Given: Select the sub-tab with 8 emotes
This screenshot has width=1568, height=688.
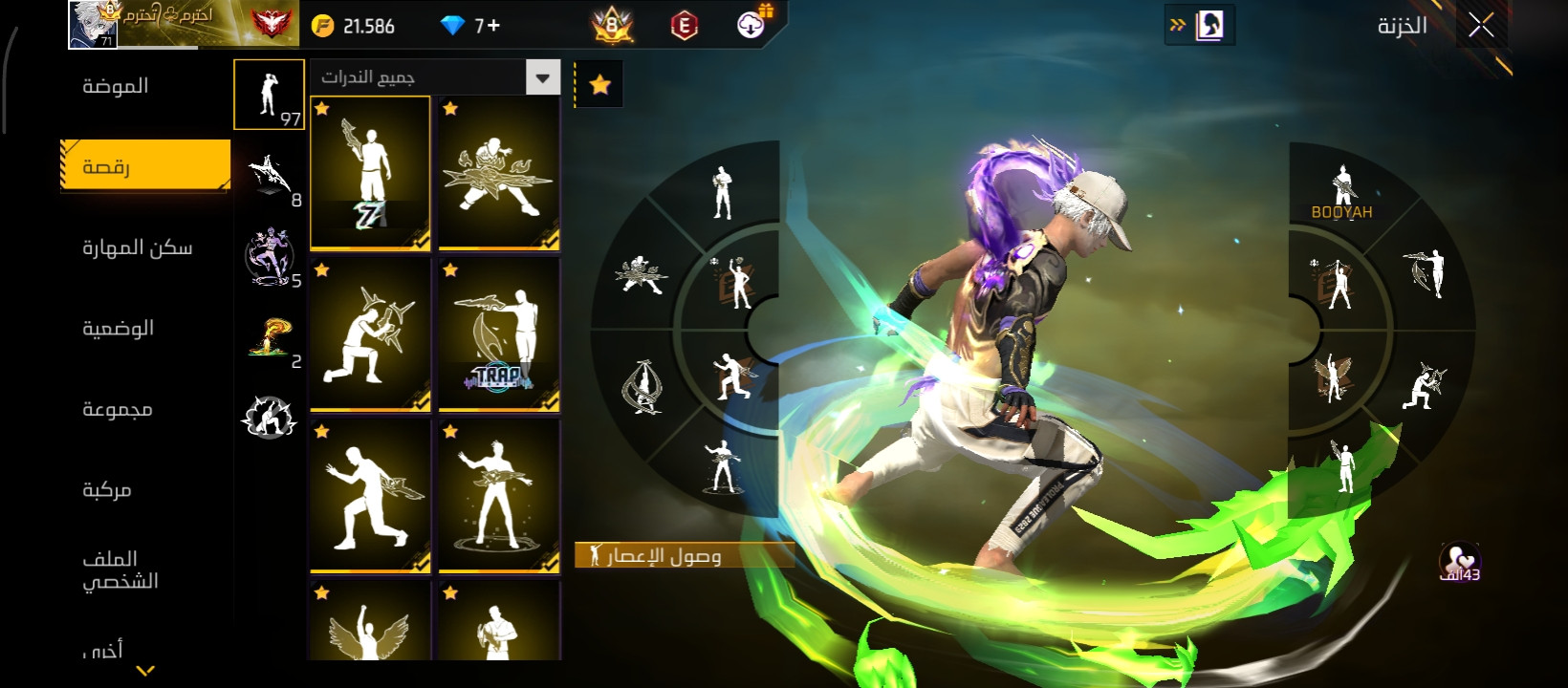Looking at the screenshot, I should tap(272, 177).
